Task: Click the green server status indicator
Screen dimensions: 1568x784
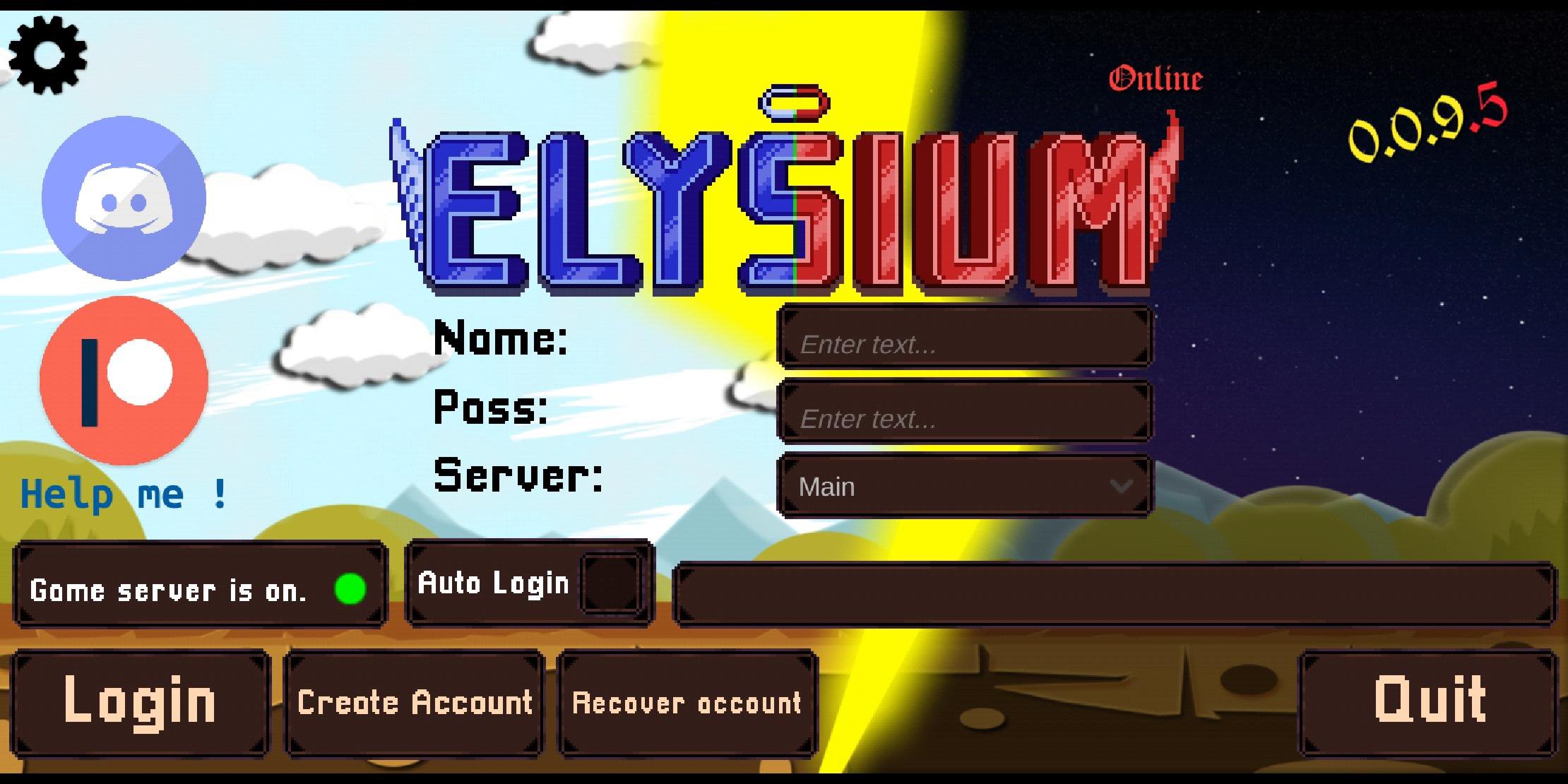Action: (x=350, y=588)
